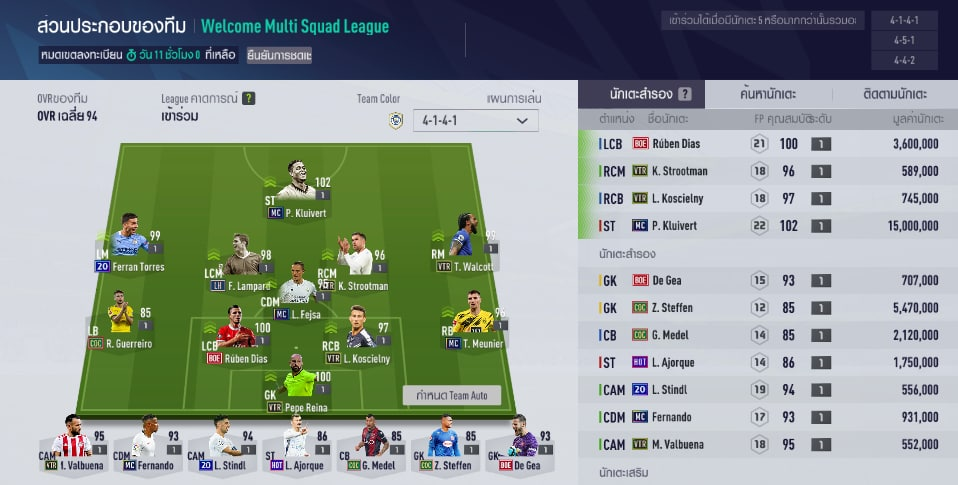
Task: Select De Gea row in substitutes list
Action: click(768, 281)
